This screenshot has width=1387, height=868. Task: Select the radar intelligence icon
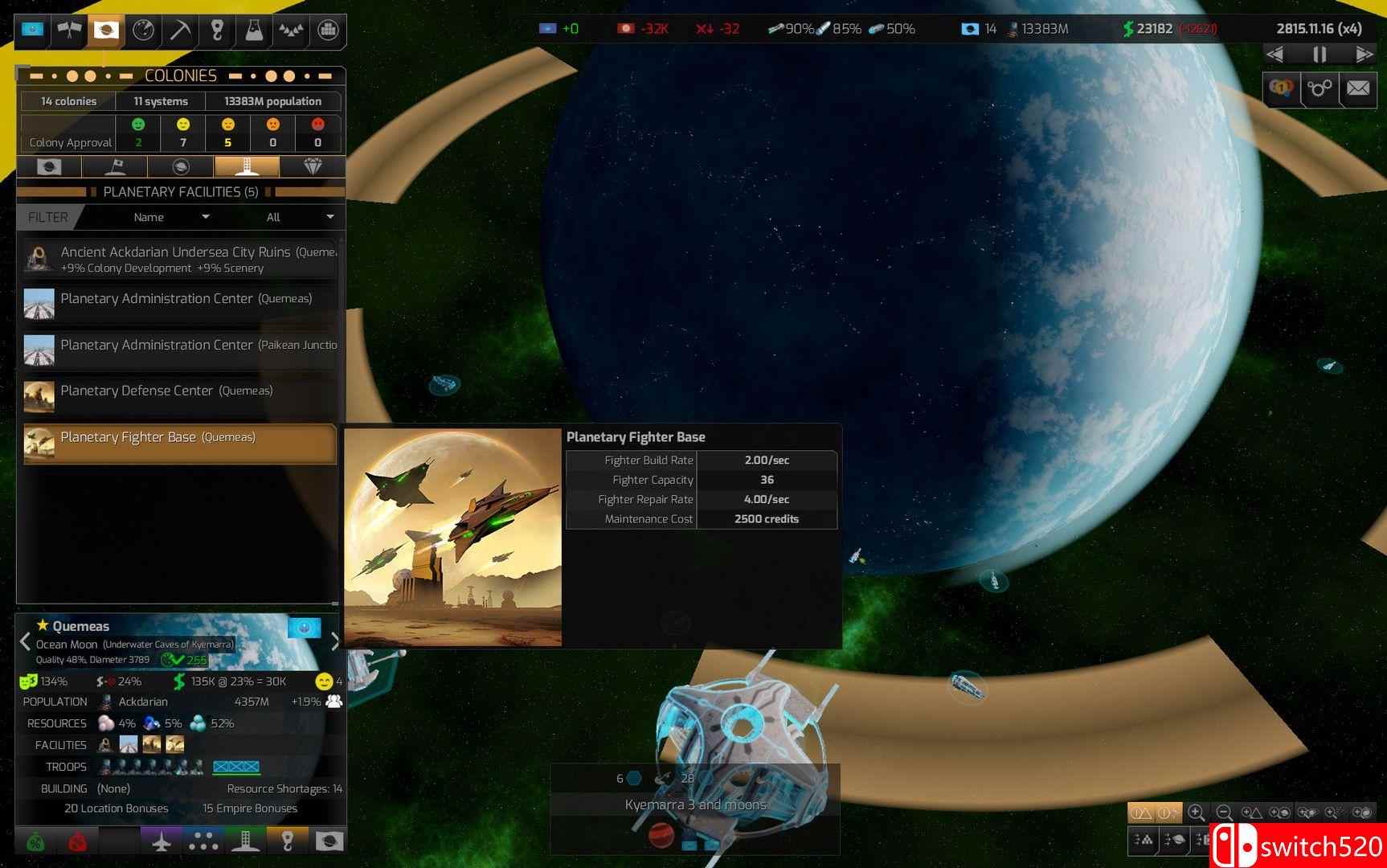tap(141, 30)
